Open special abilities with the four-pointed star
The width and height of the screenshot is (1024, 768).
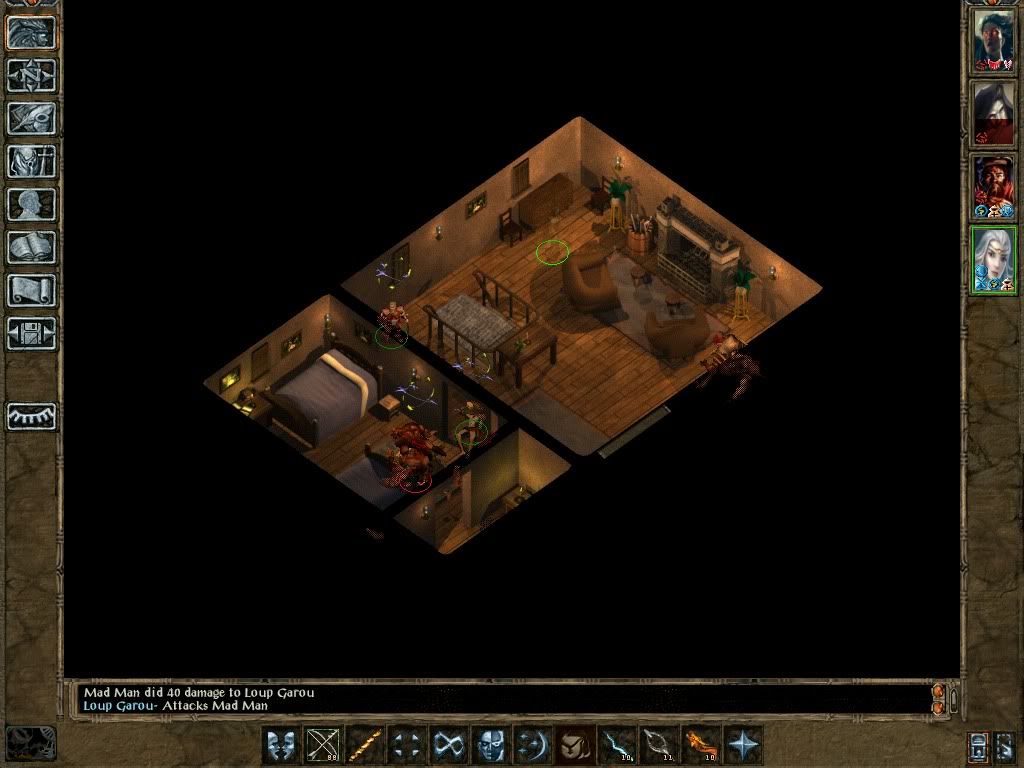pyautogui.click(x=743, y=745)
